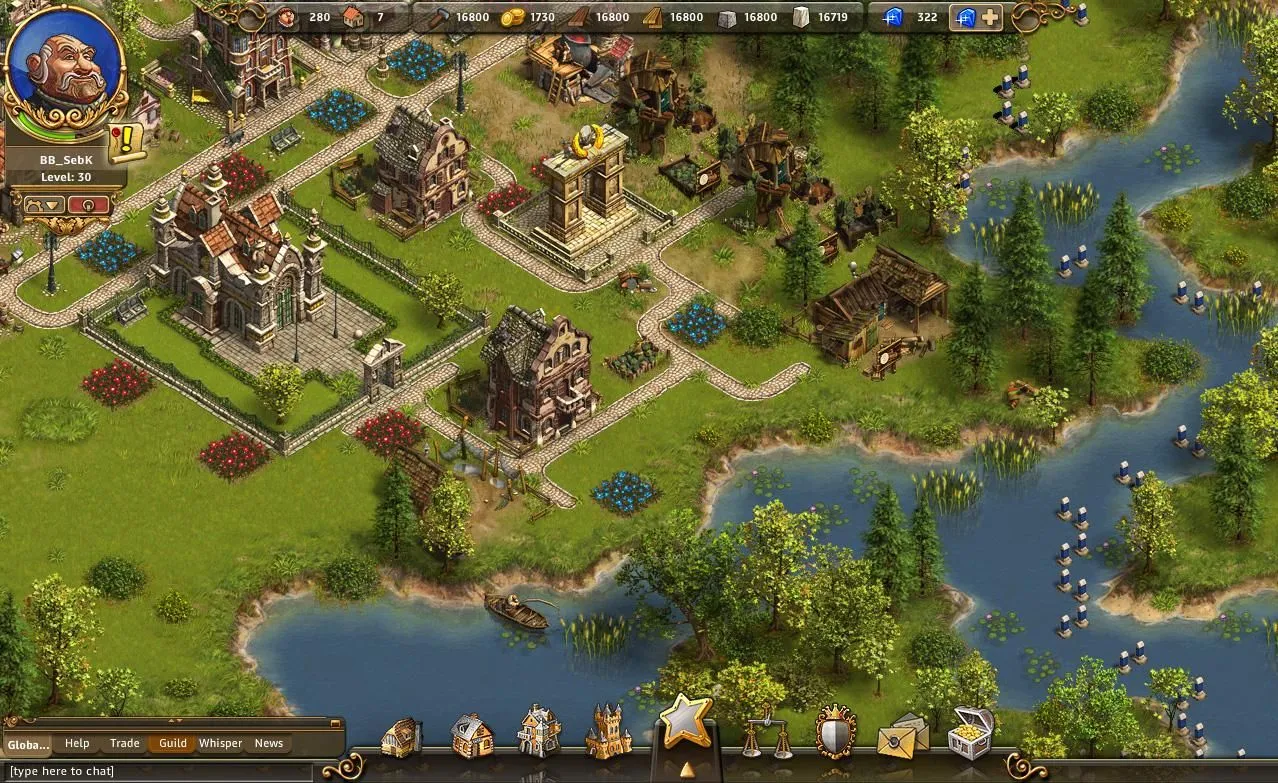The image size is (1278, 783).
Task: Open the quest scroll with exclamation mark
Action: [127, 143]
